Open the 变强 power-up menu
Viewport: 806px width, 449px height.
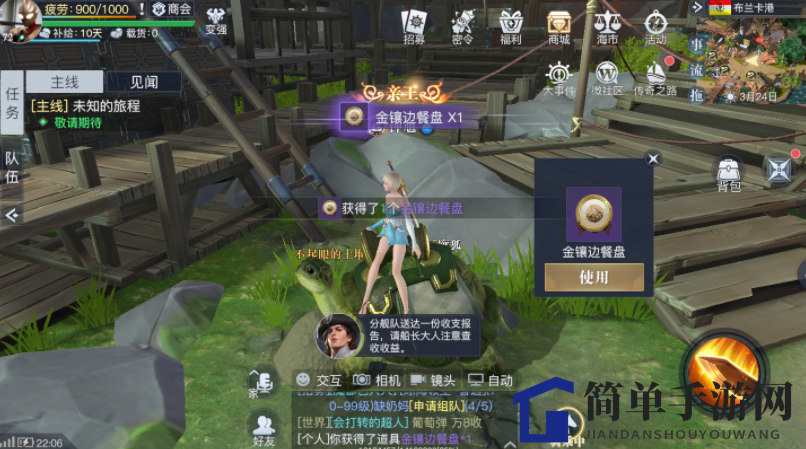click(216, 20)
